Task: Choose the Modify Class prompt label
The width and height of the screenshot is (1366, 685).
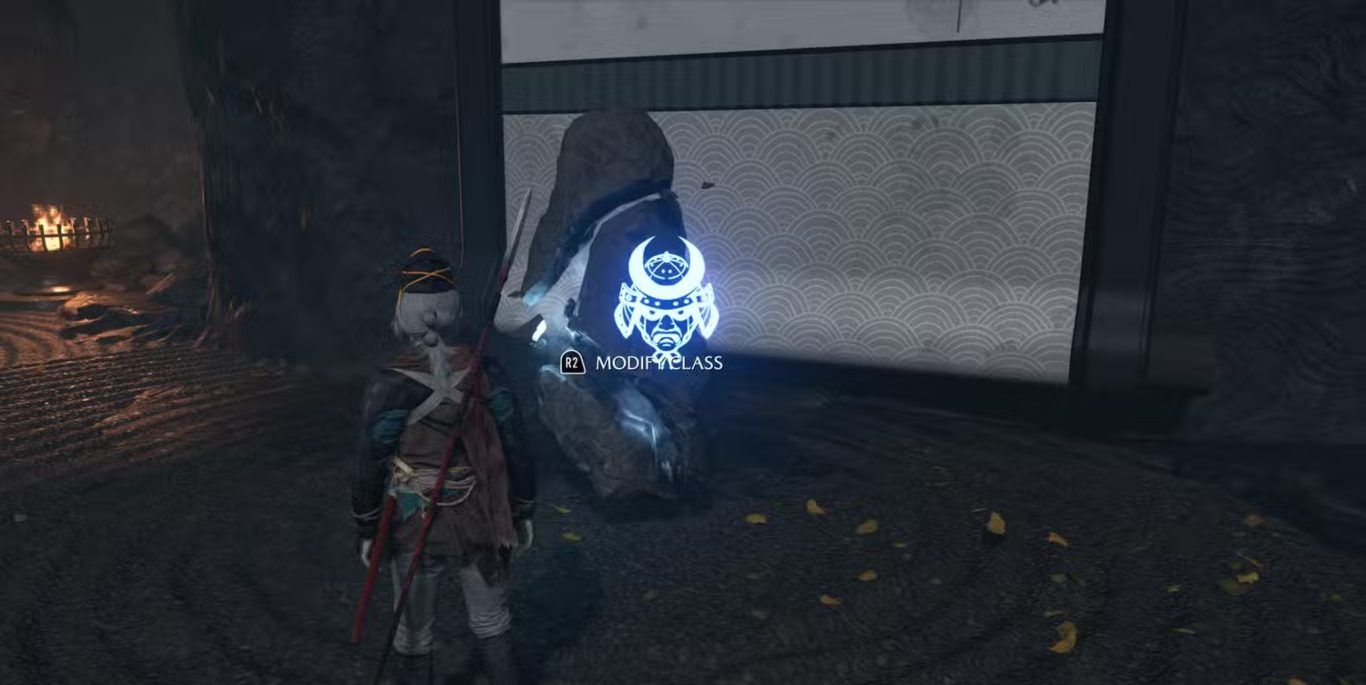Action: 658,363
